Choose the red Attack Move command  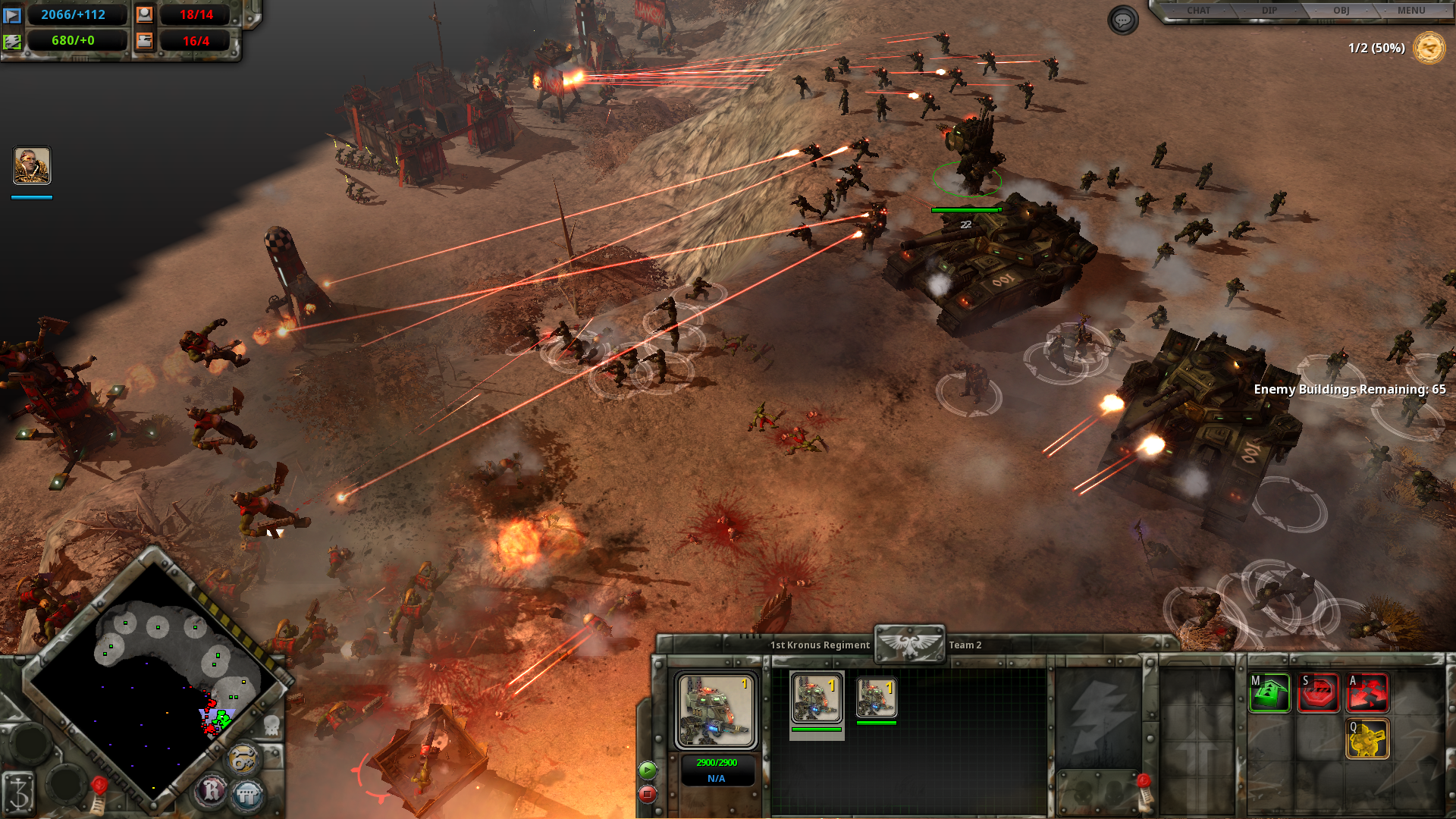click(x=1367, y=692)
